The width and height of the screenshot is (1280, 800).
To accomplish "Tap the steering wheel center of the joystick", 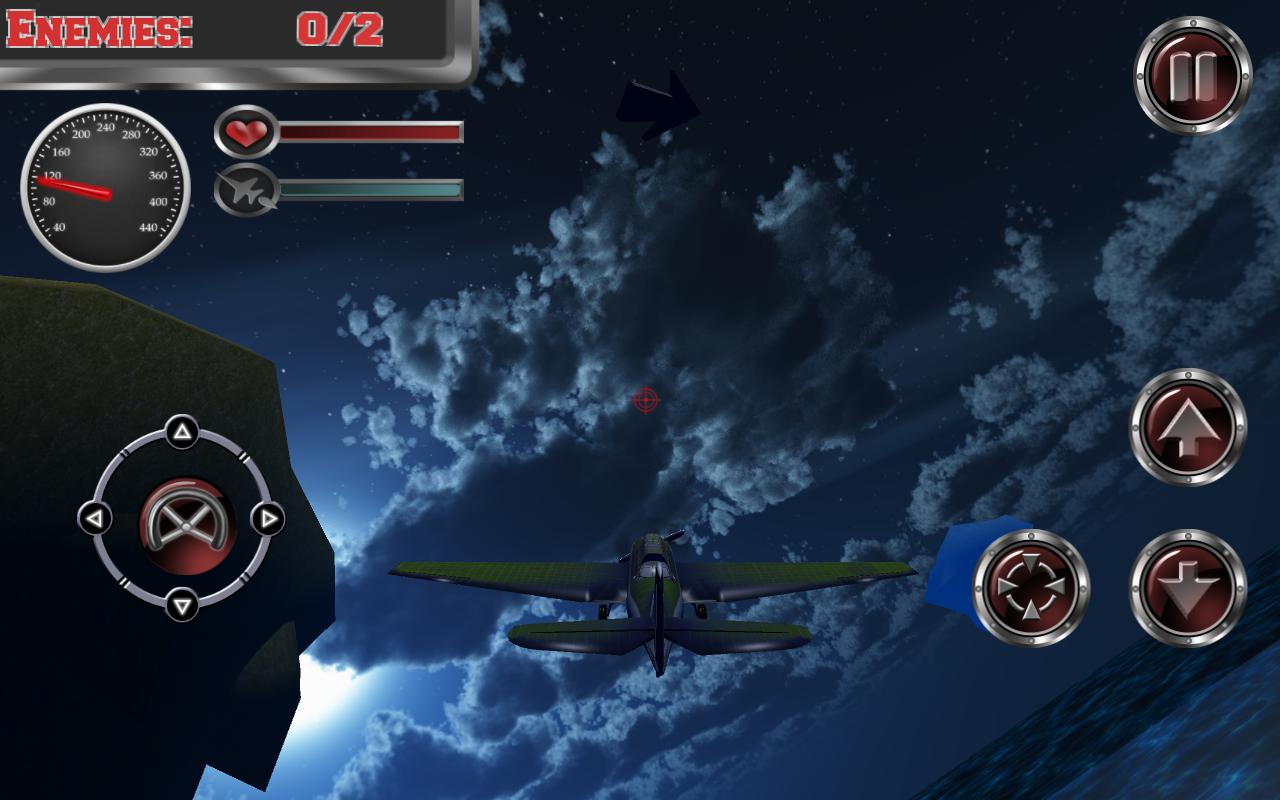I will [x=185, y=523].
